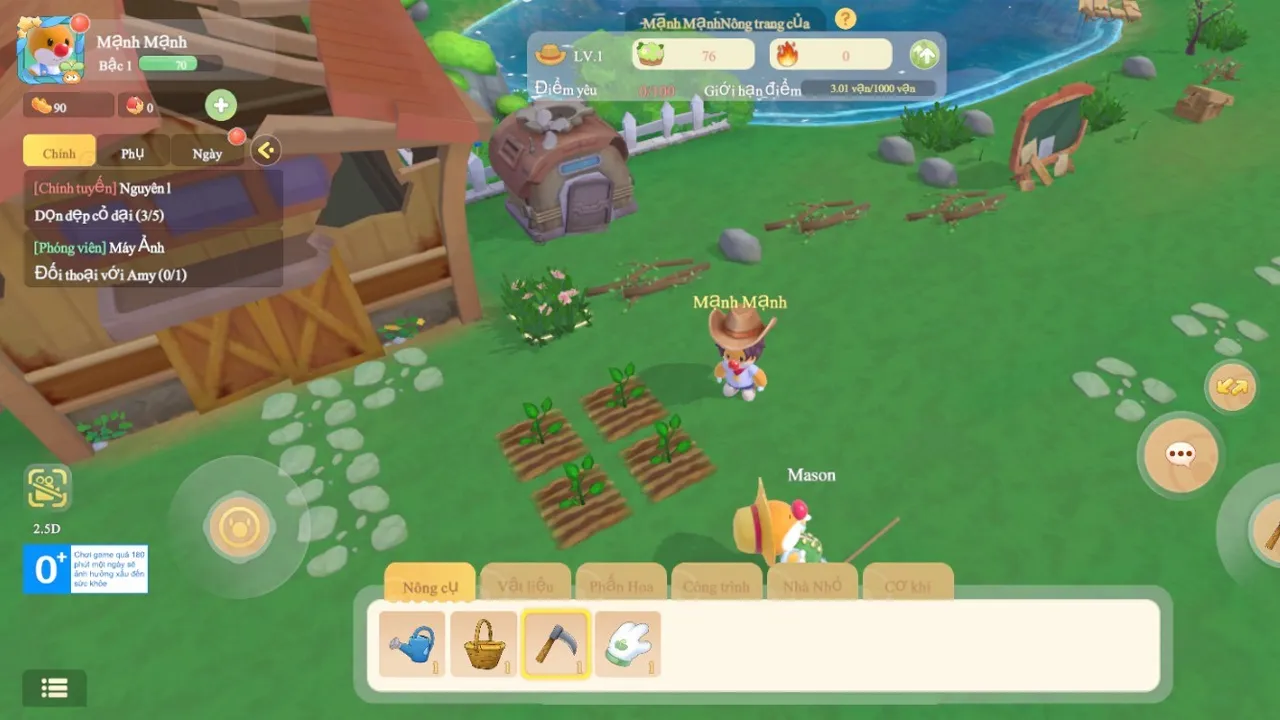This screenshot has width=1280, height=720.
Task: Open the list menu button
Action: point(54,688)
